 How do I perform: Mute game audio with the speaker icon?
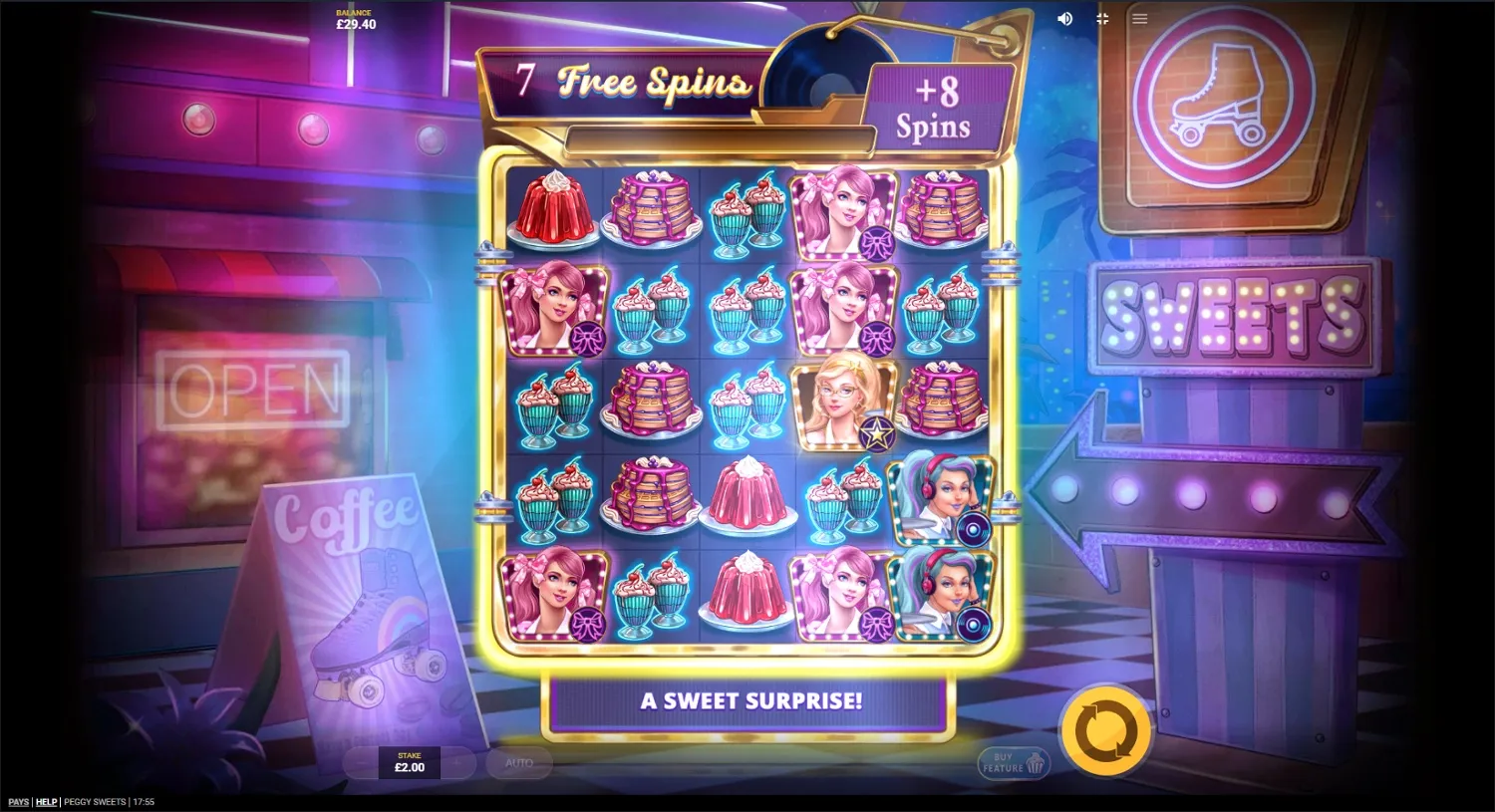(1064, 18)
